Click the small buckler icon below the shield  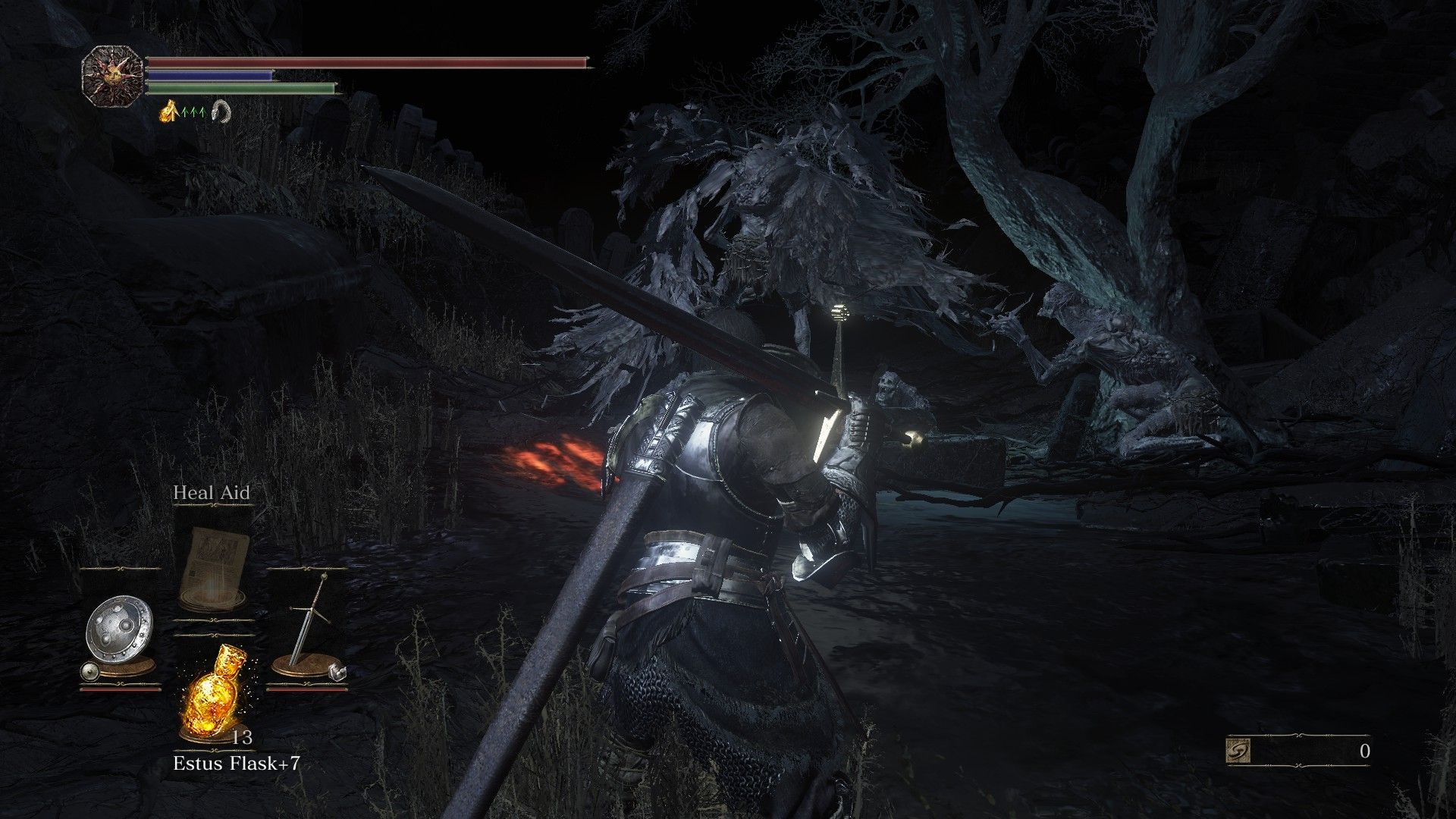[90, 670]
